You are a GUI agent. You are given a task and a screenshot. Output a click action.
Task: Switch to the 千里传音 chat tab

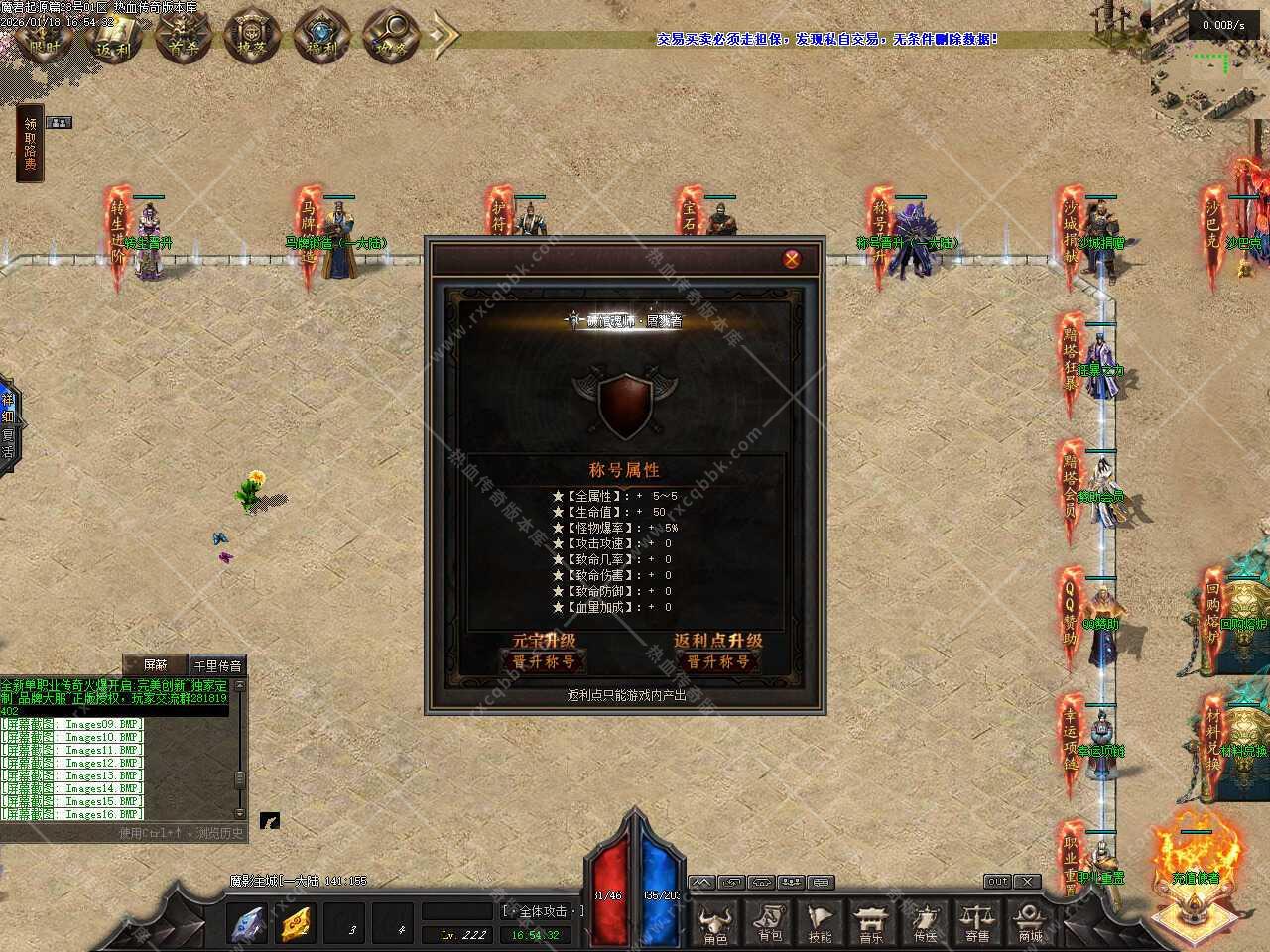(217, 665)
